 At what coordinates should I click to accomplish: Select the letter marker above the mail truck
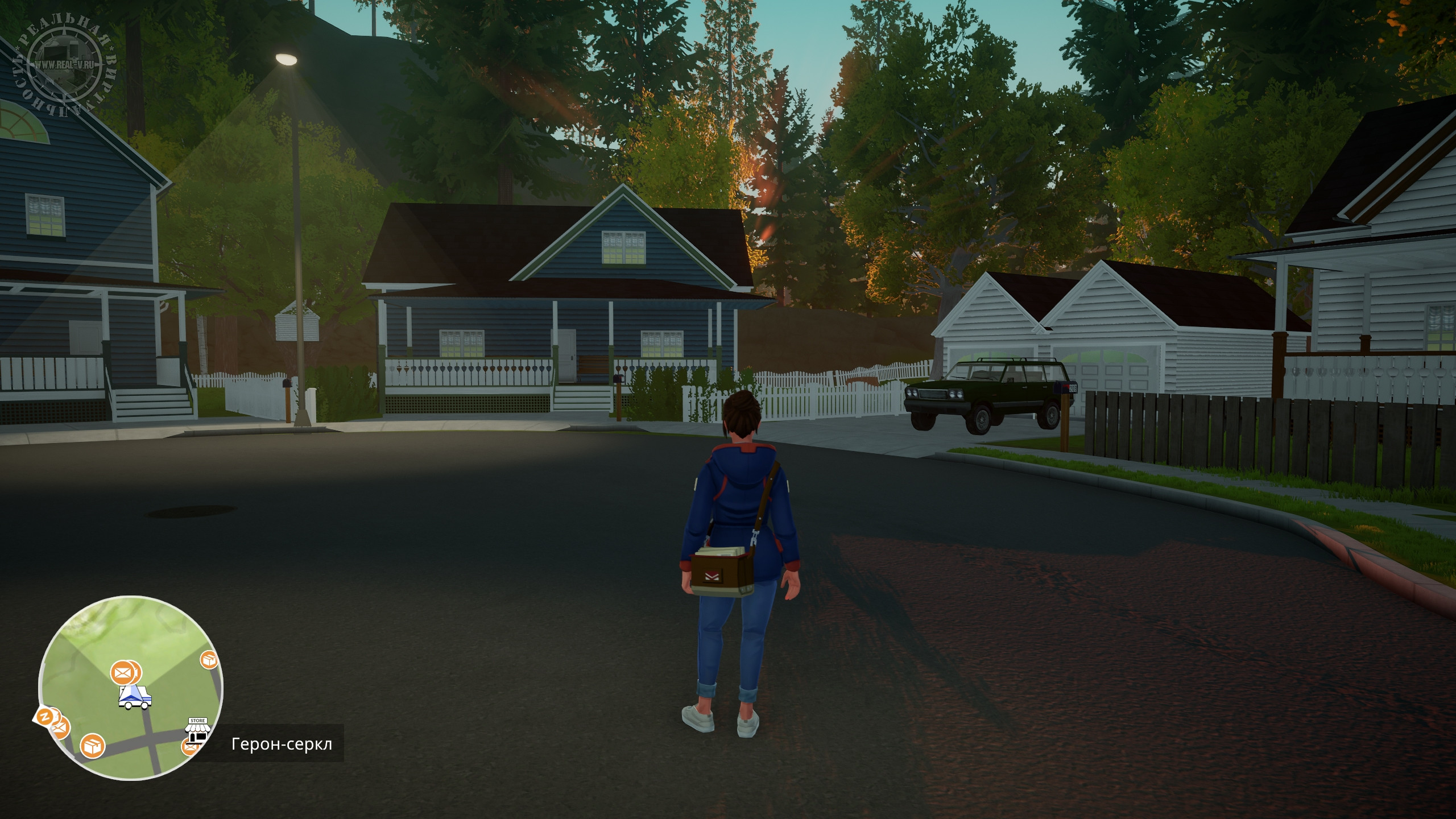tap(122, 673)
